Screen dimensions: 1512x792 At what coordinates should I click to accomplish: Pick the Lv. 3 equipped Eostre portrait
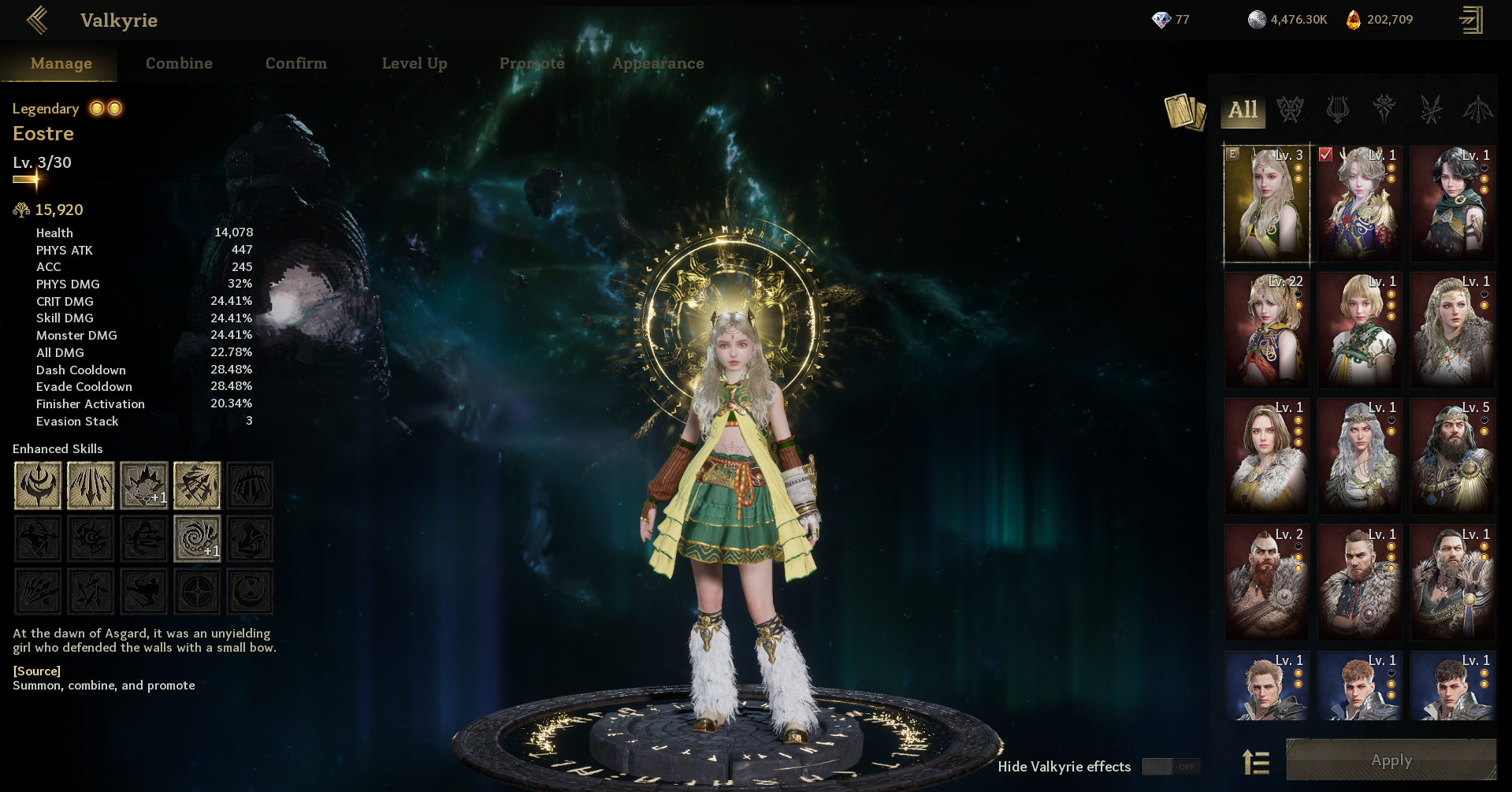coord(1266,203)
